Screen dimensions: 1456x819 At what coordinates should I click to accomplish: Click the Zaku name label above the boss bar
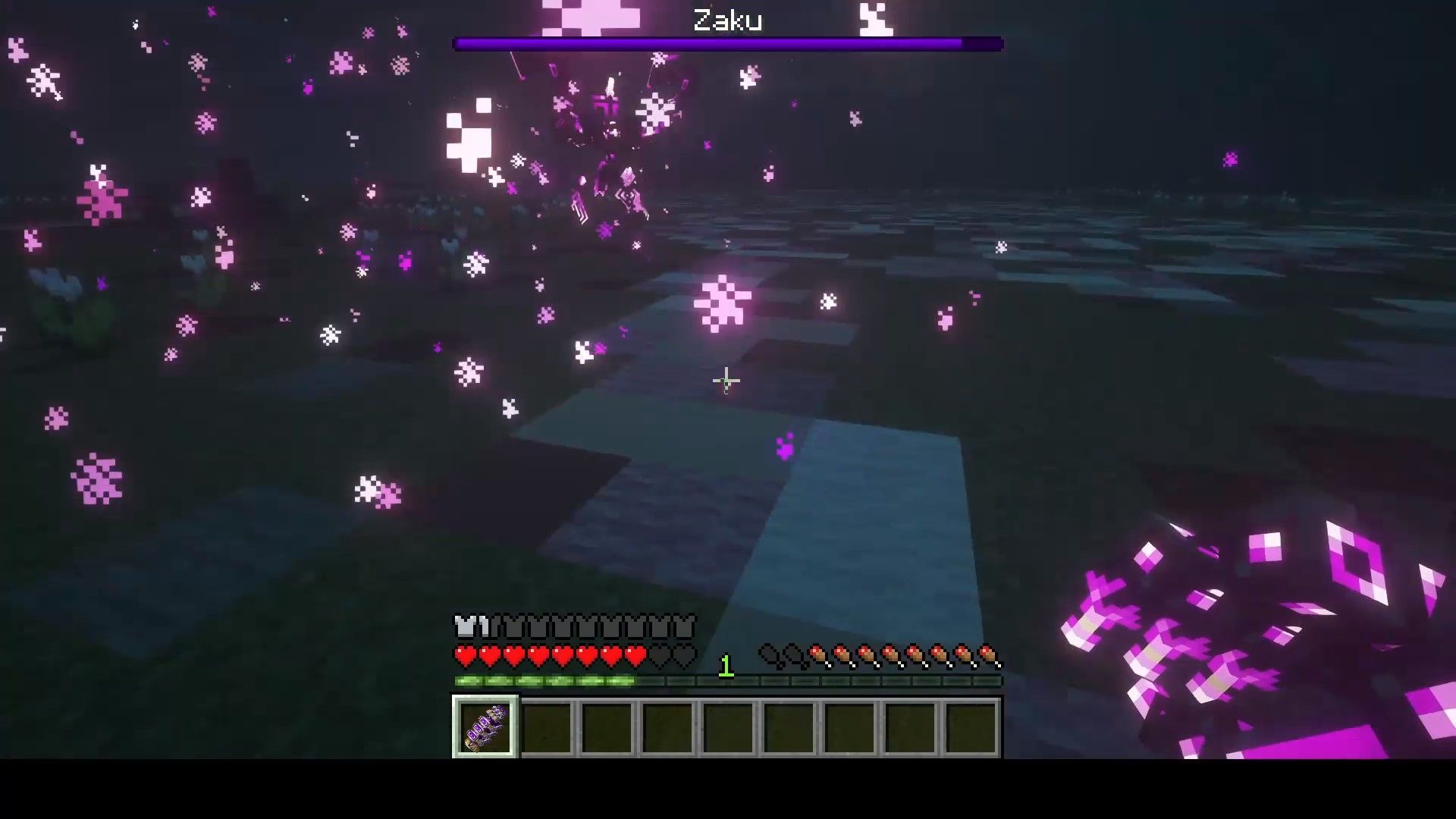727,20
